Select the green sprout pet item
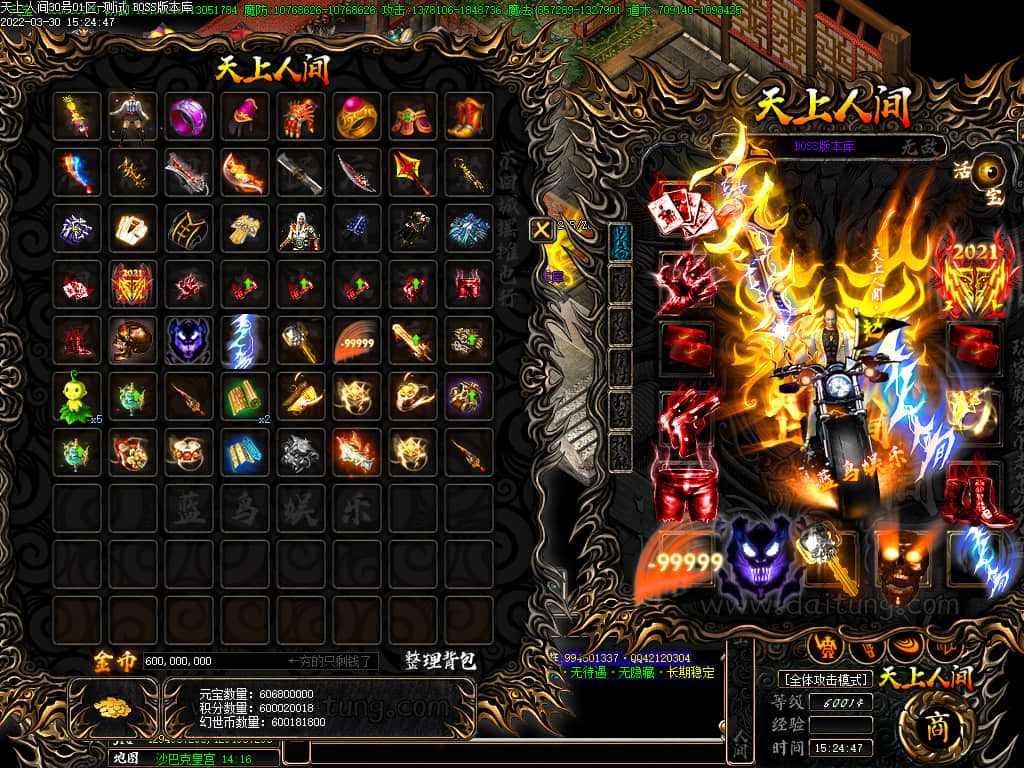1024x768 pixels. tap(76, 397)
